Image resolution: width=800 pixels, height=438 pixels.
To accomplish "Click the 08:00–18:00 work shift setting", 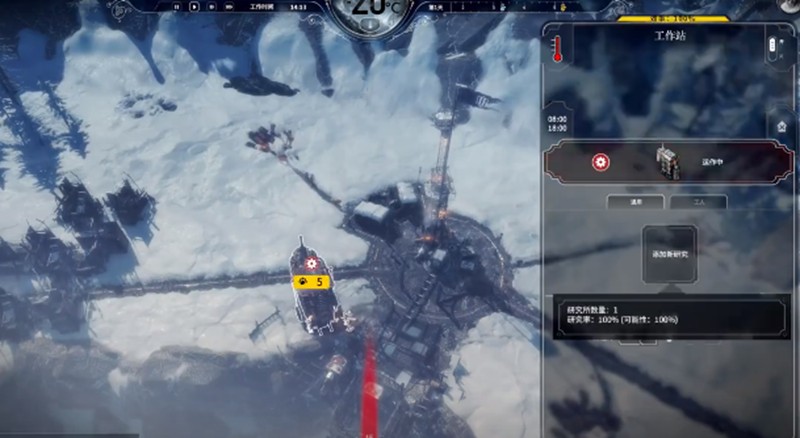I will 559,122.
